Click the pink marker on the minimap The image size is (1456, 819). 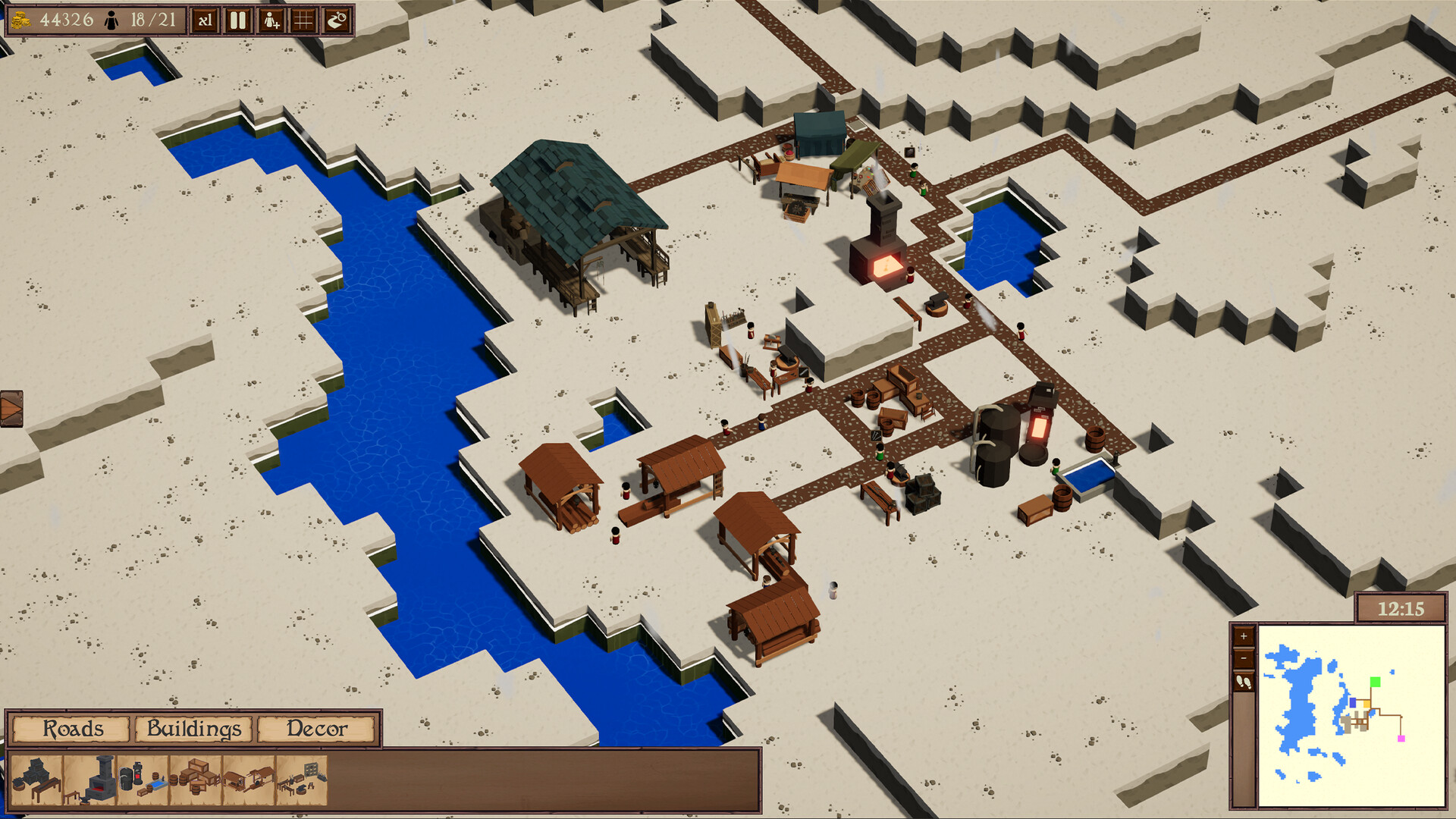1401,738
